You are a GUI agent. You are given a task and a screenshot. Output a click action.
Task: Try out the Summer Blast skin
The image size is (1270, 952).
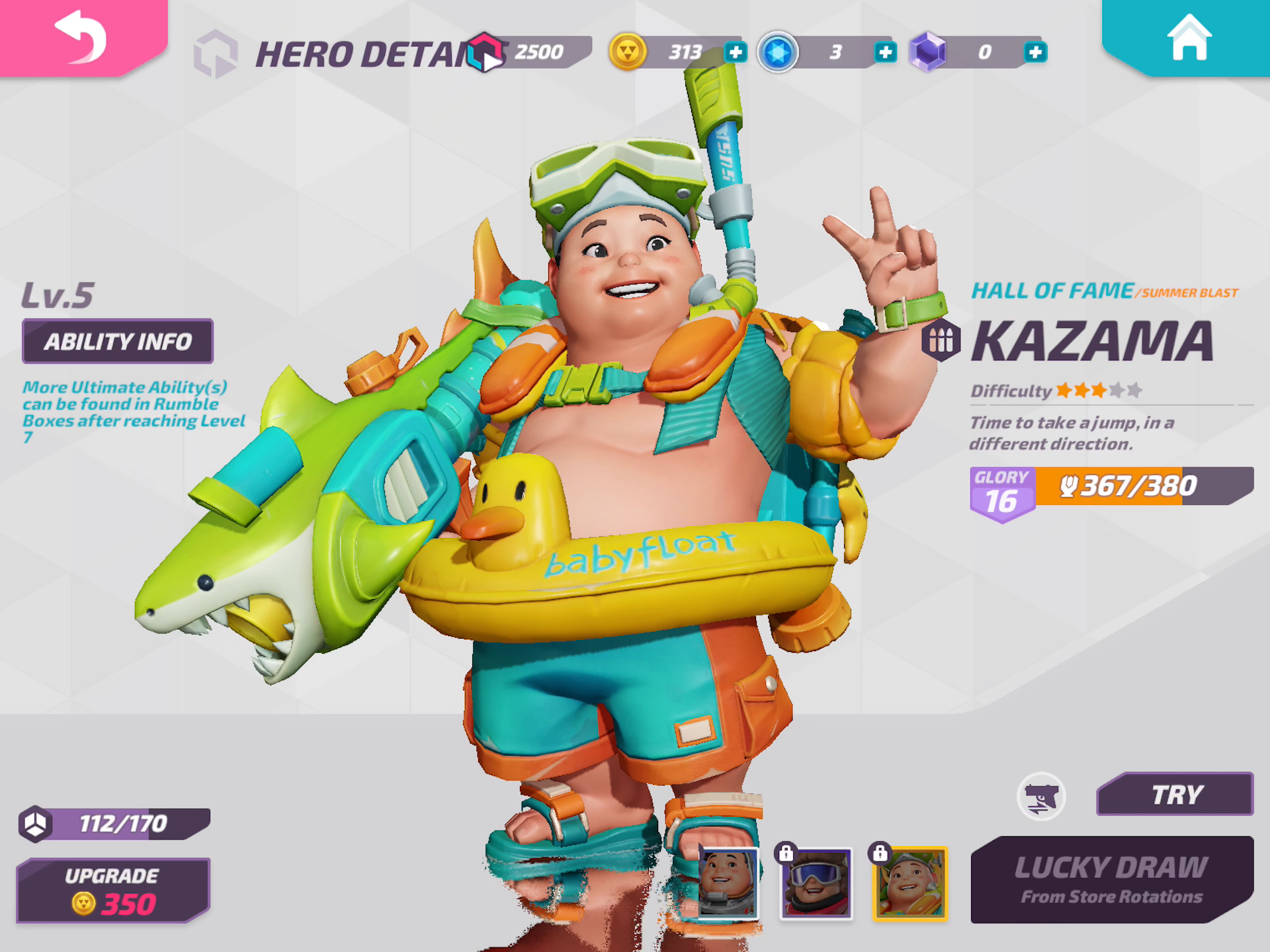coord(1175,794)
